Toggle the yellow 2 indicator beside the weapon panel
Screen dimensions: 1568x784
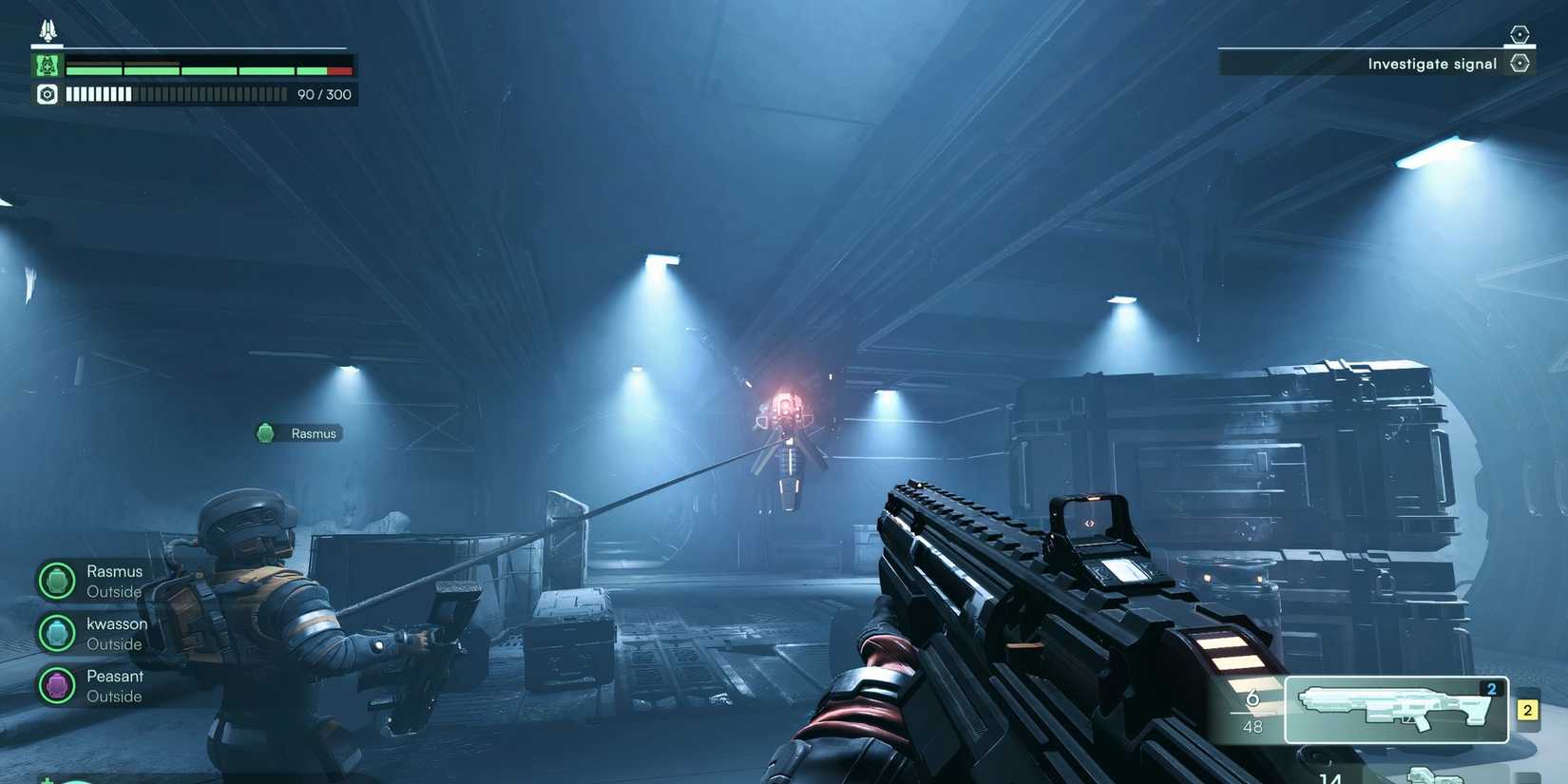click(1528, 709)
